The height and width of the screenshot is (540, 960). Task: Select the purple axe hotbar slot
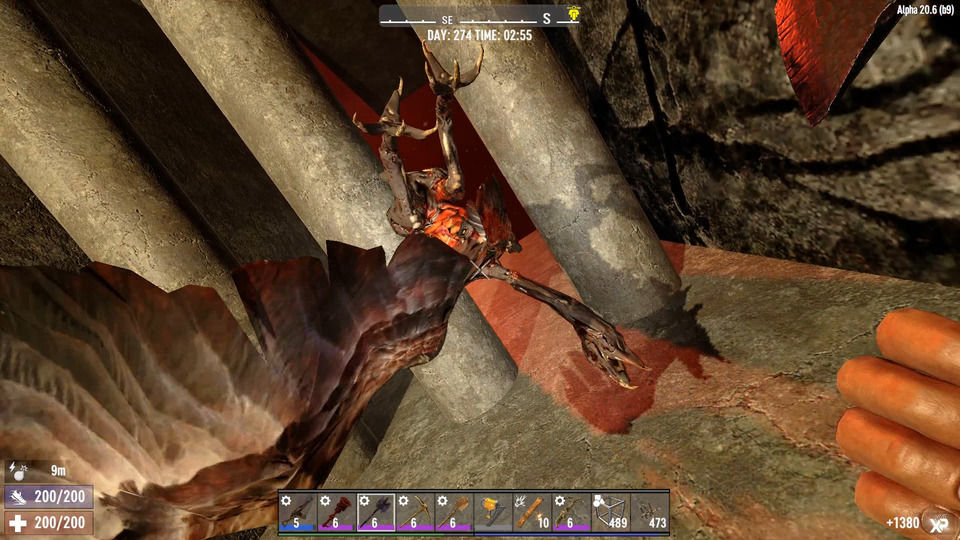pyautogui.click(x=375, y=512)
